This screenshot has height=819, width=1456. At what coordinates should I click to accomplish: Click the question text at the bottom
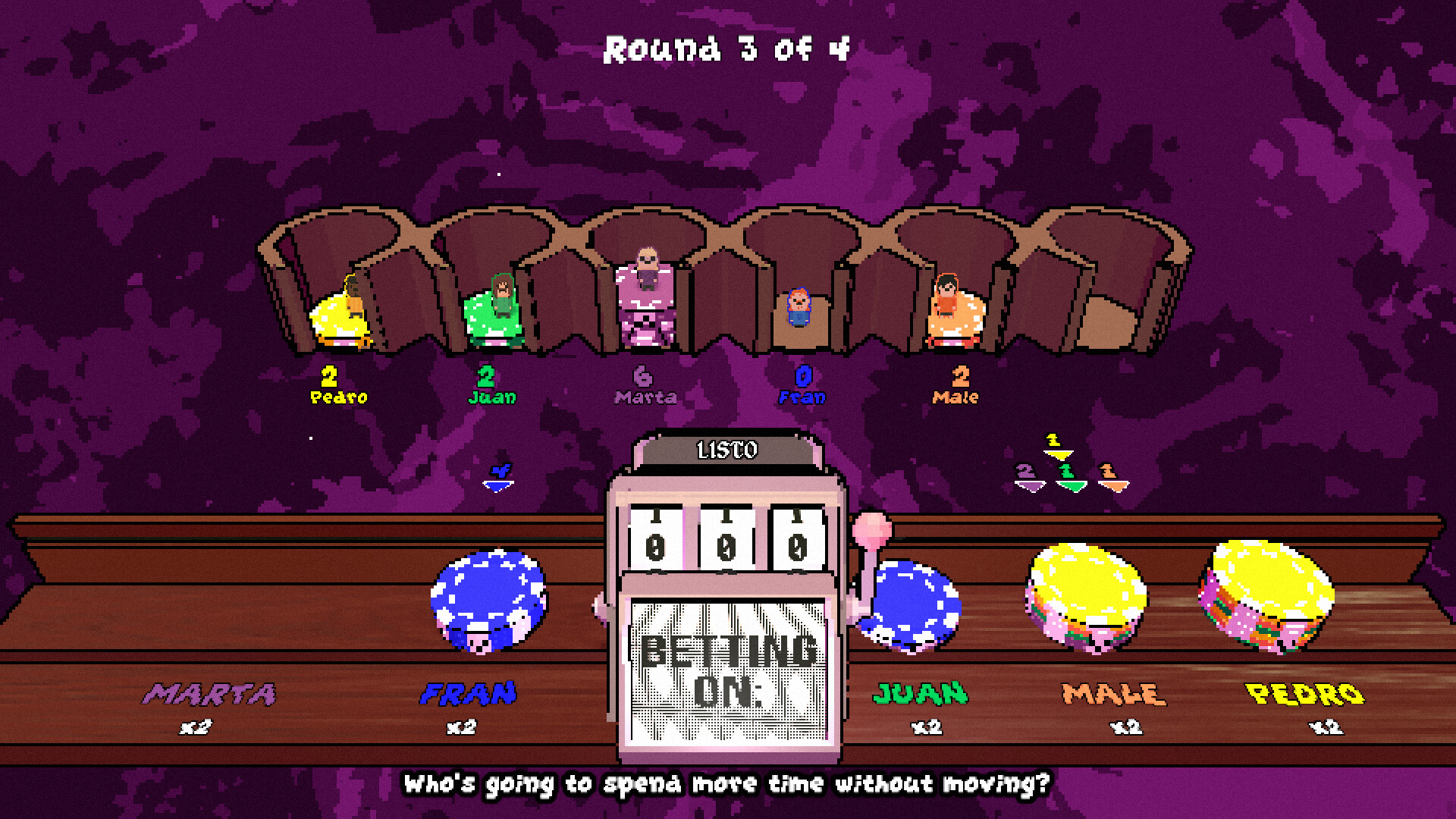pyautogui.click(x=728, y=786)
